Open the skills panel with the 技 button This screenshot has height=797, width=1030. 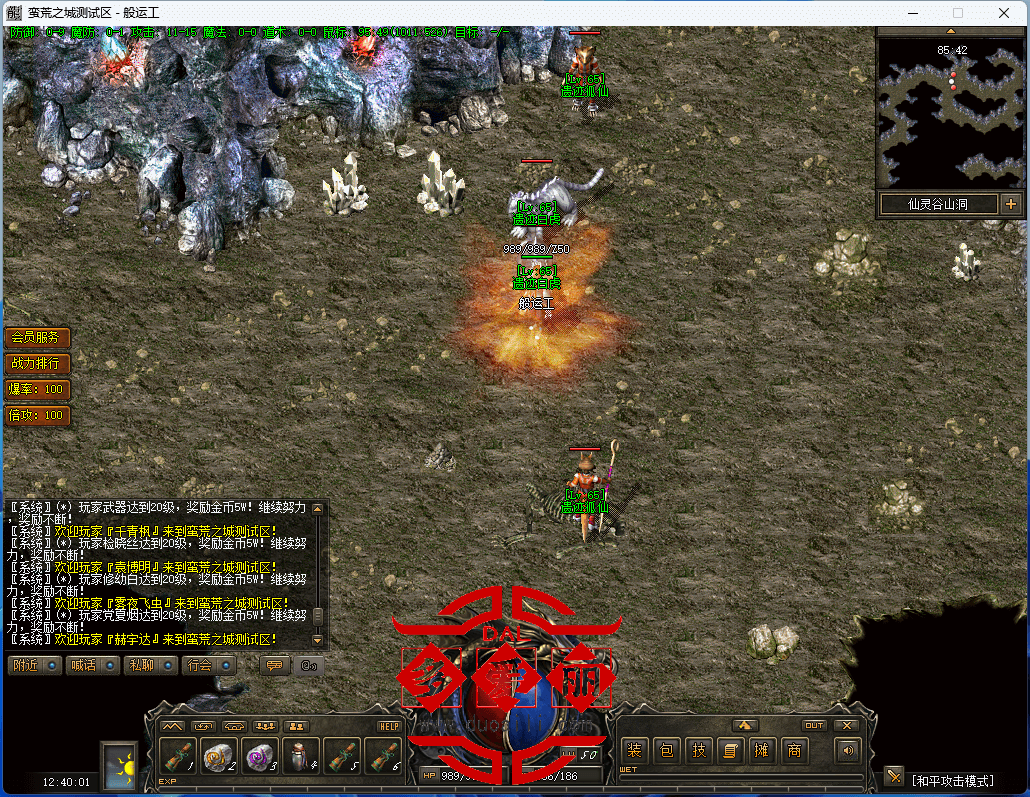pos(699,750)
